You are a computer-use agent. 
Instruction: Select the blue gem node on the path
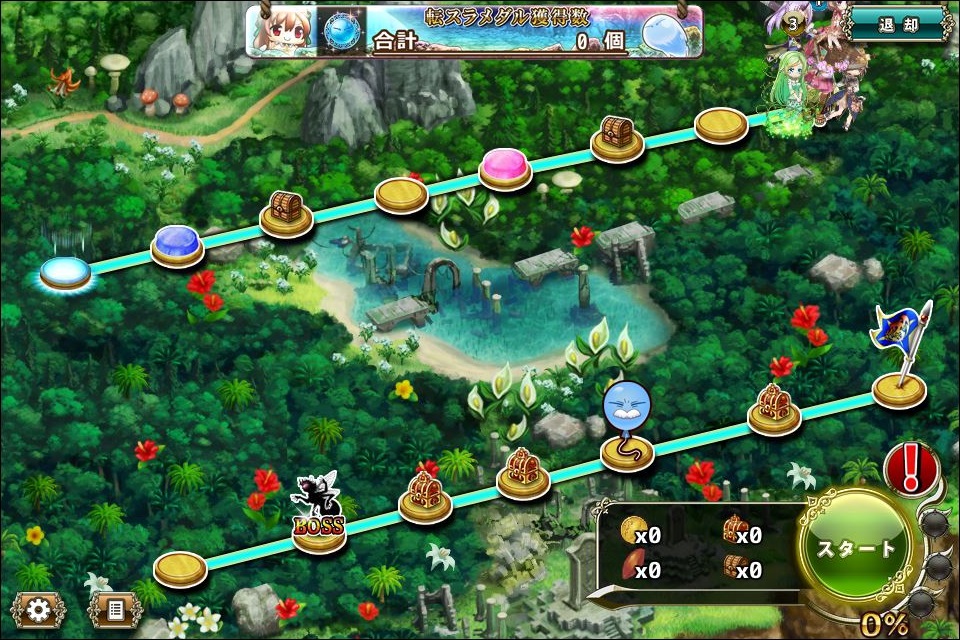(x=178, y=244)
